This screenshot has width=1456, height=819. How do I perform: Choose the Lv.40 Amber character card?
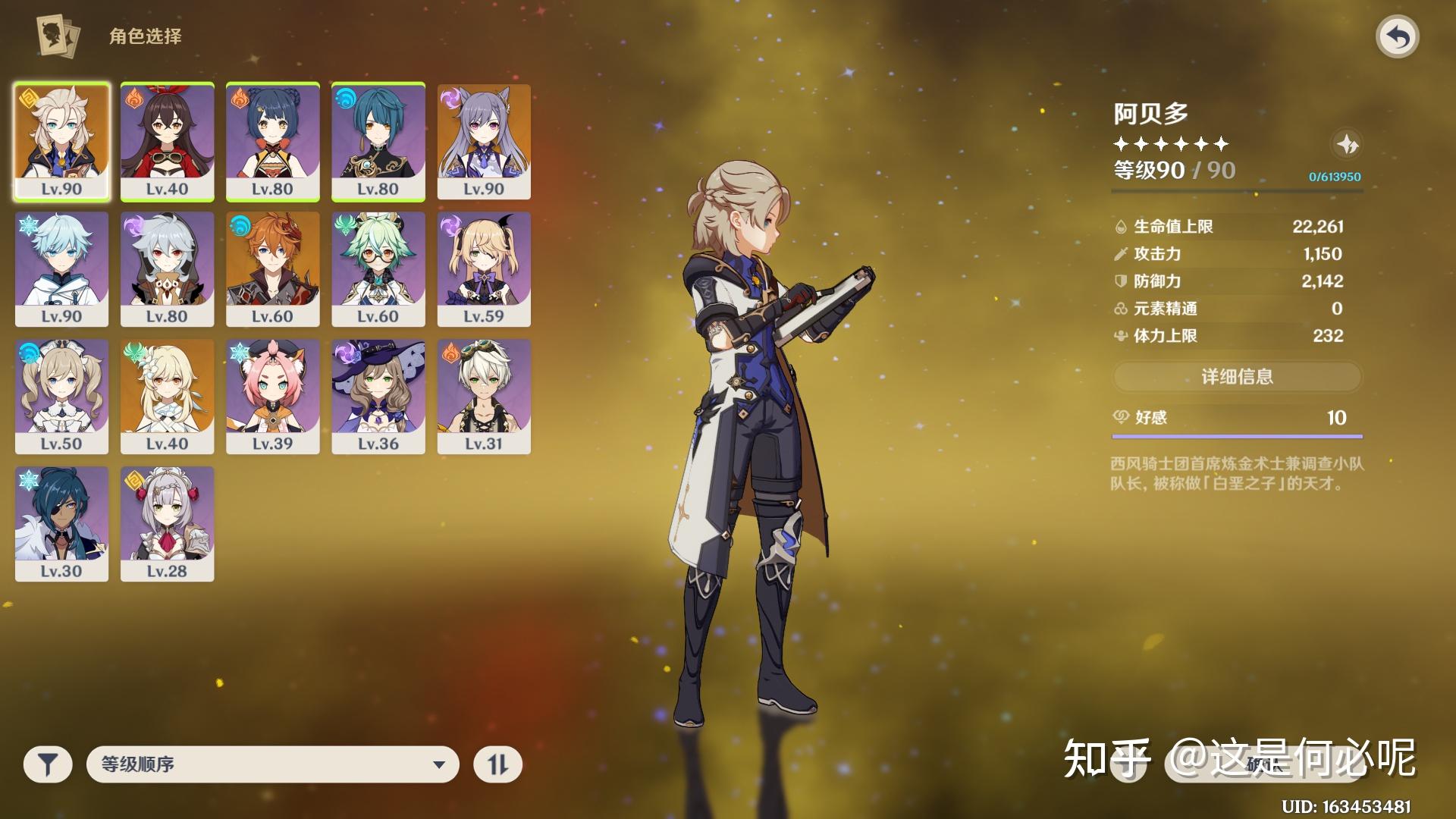tap(167, 142)
